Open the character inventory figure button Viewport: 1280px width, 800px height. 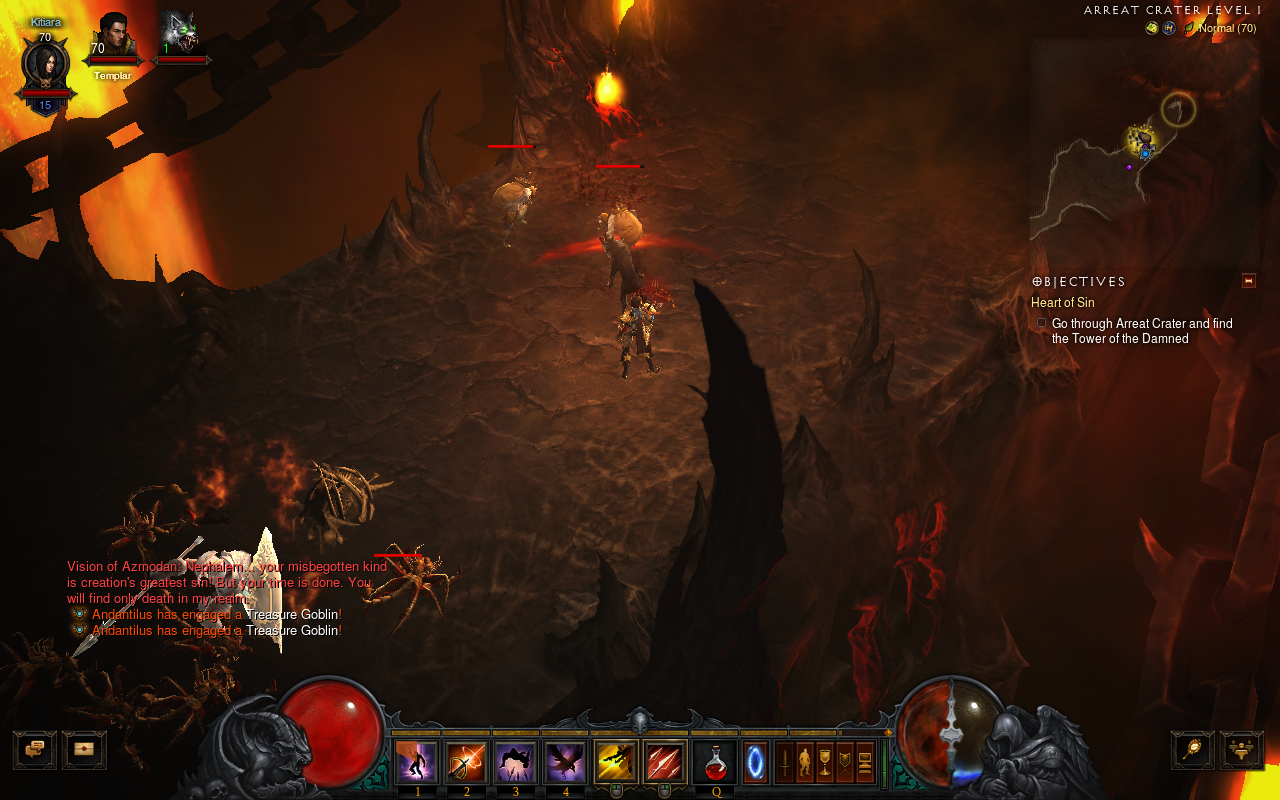[x=804, y=762]
